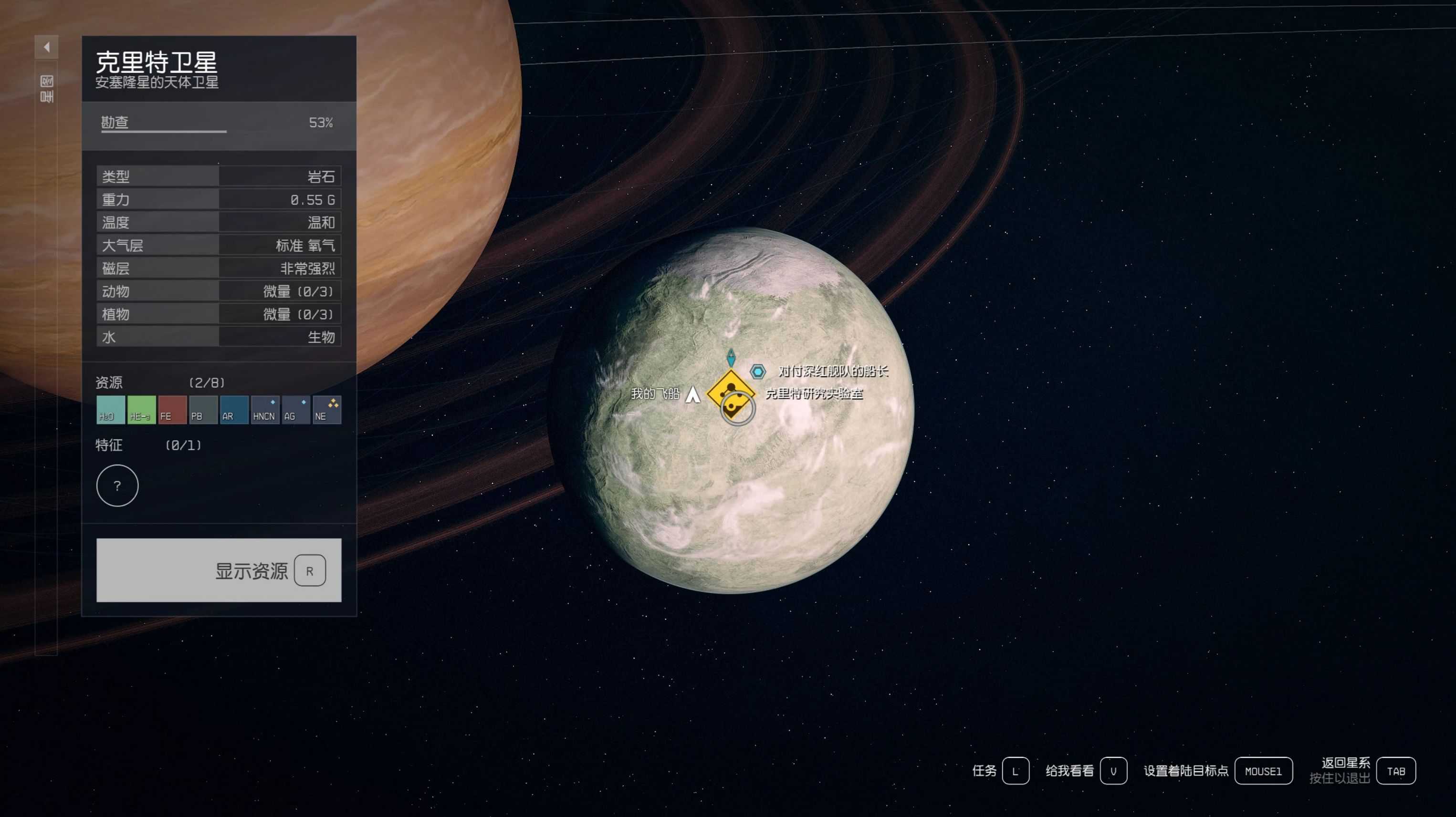Image resolution: width=1456 pixels, height=817 pixels.
Task: Select the H2O resource tile
Action: click(110, 410)
